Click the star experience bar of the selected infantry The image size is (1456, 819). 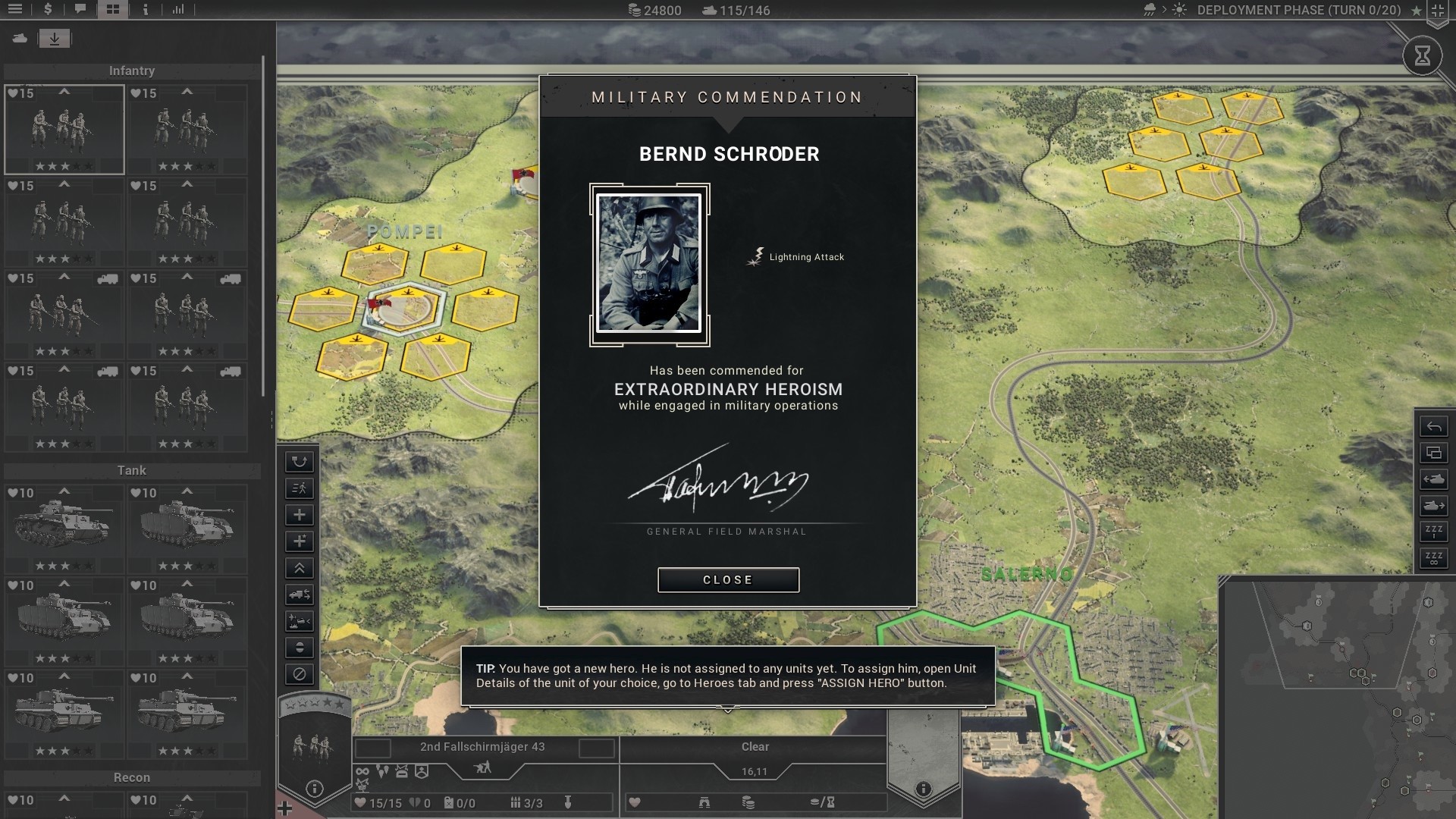pyautogui.click(x=64, y=165)
